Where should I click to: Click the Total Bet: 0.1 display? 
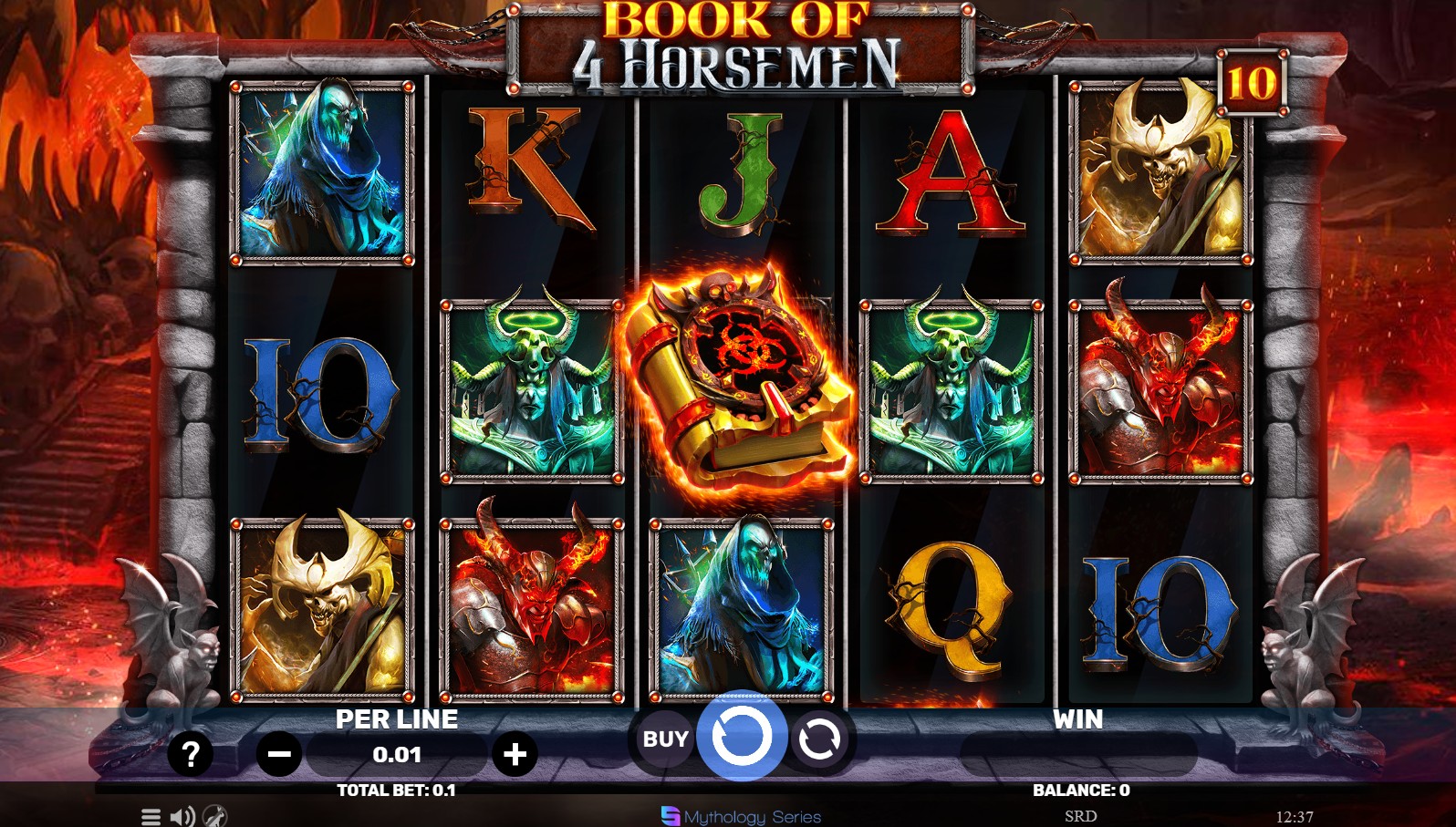click(x=396, y=790)
